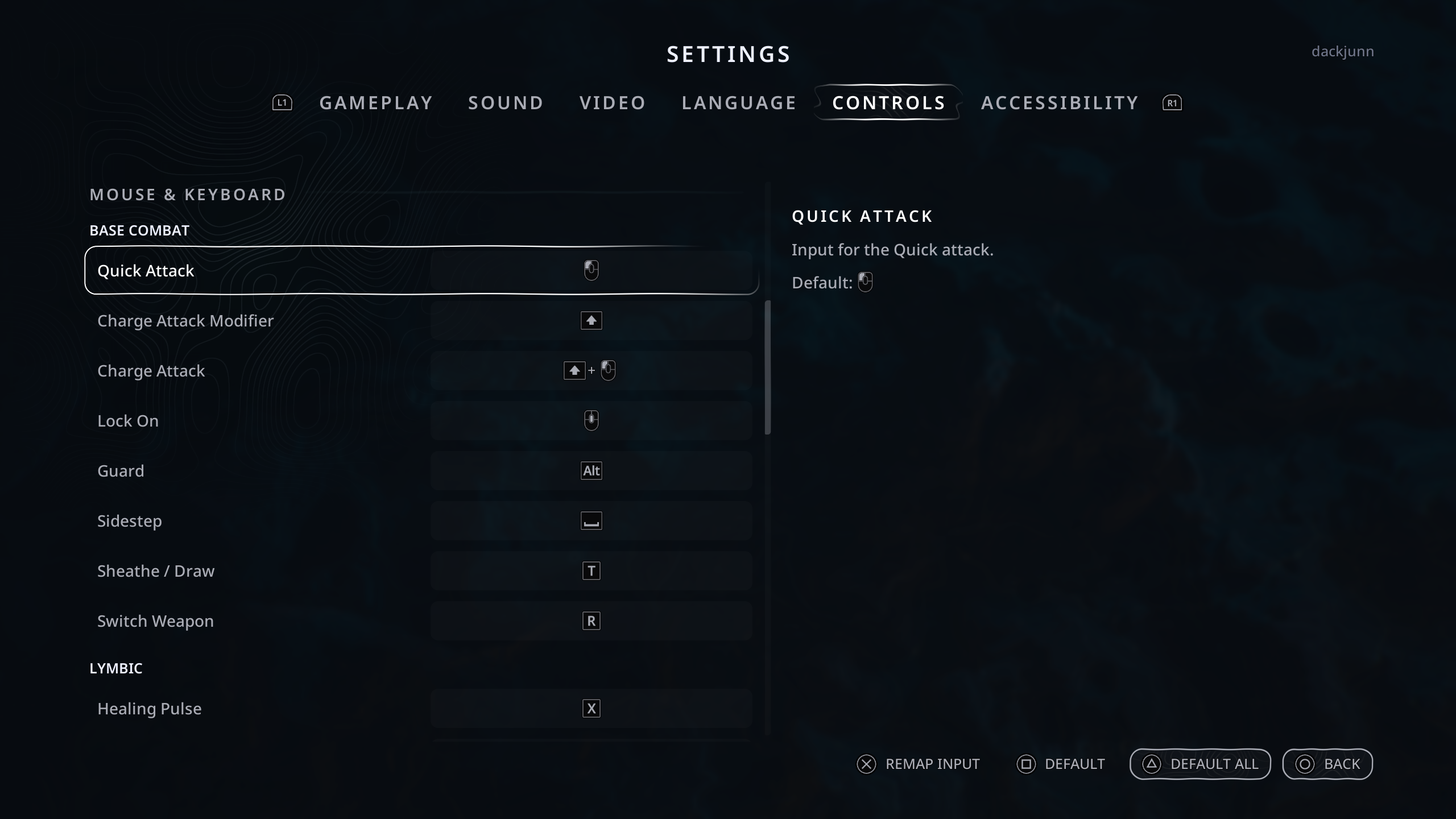Switch to the Gameplay tab
The image size is (1456, 819).
[x=376, y=103]
